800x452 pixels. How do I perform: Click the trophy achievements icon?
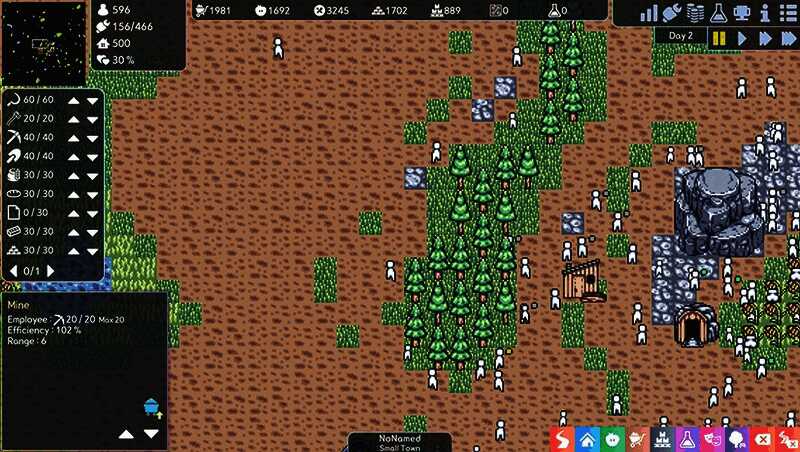click(740, 13)
